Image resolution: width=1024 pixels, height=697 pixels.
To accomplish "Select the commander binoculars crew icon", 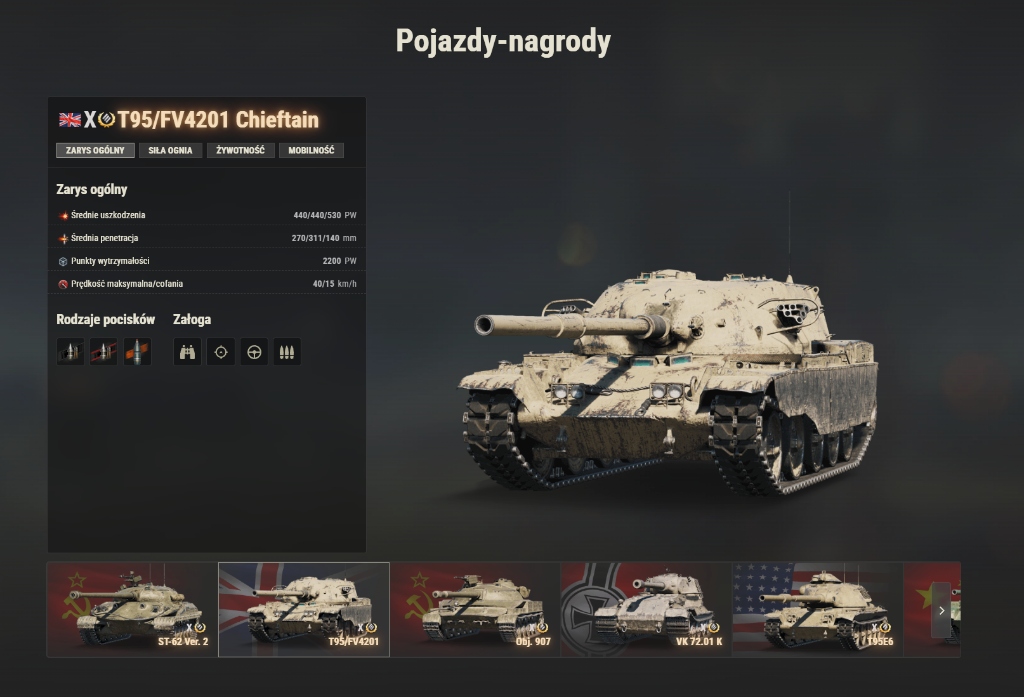I will tap(187, 352).
